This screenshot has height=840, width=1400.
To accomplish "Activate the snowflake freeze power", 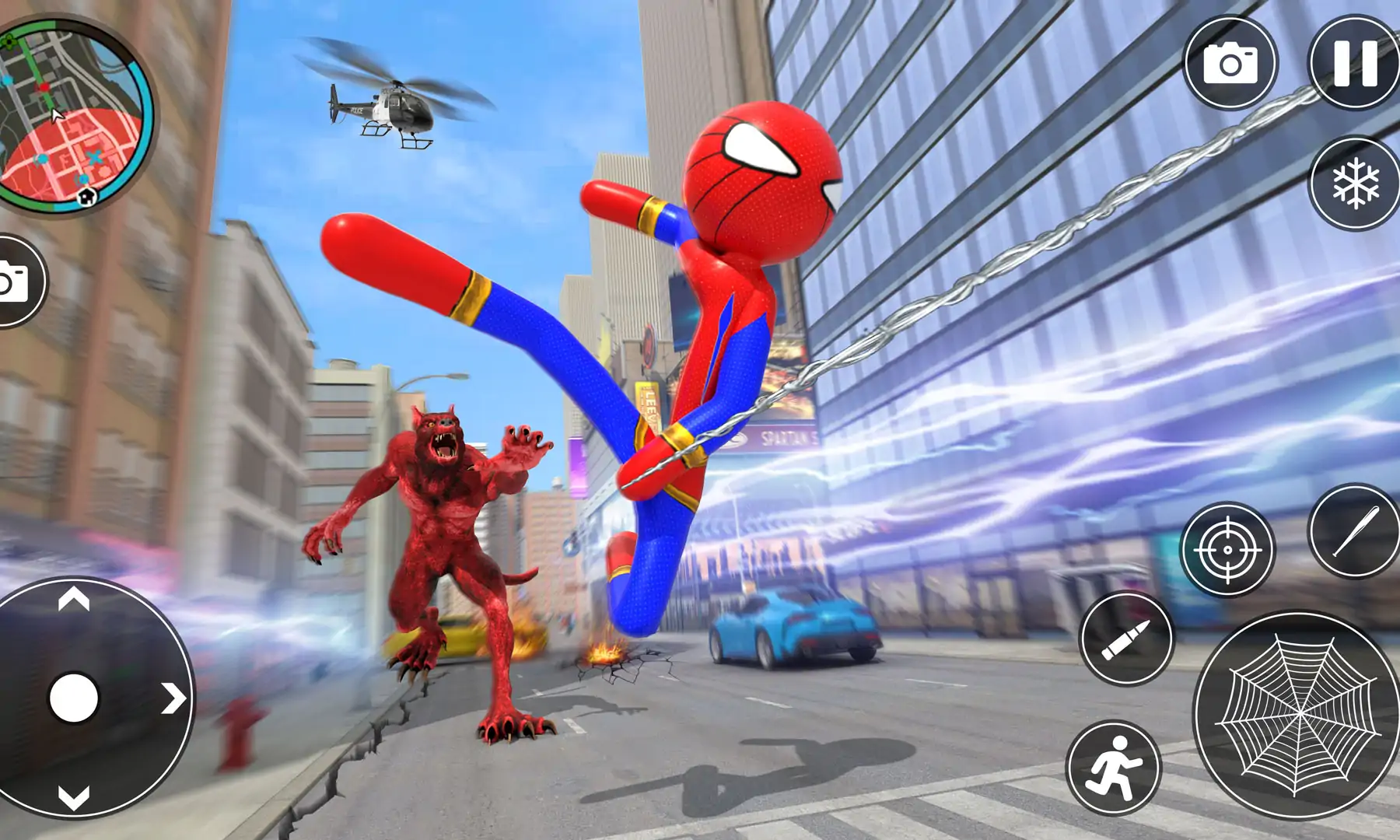I will point(1356,184).
